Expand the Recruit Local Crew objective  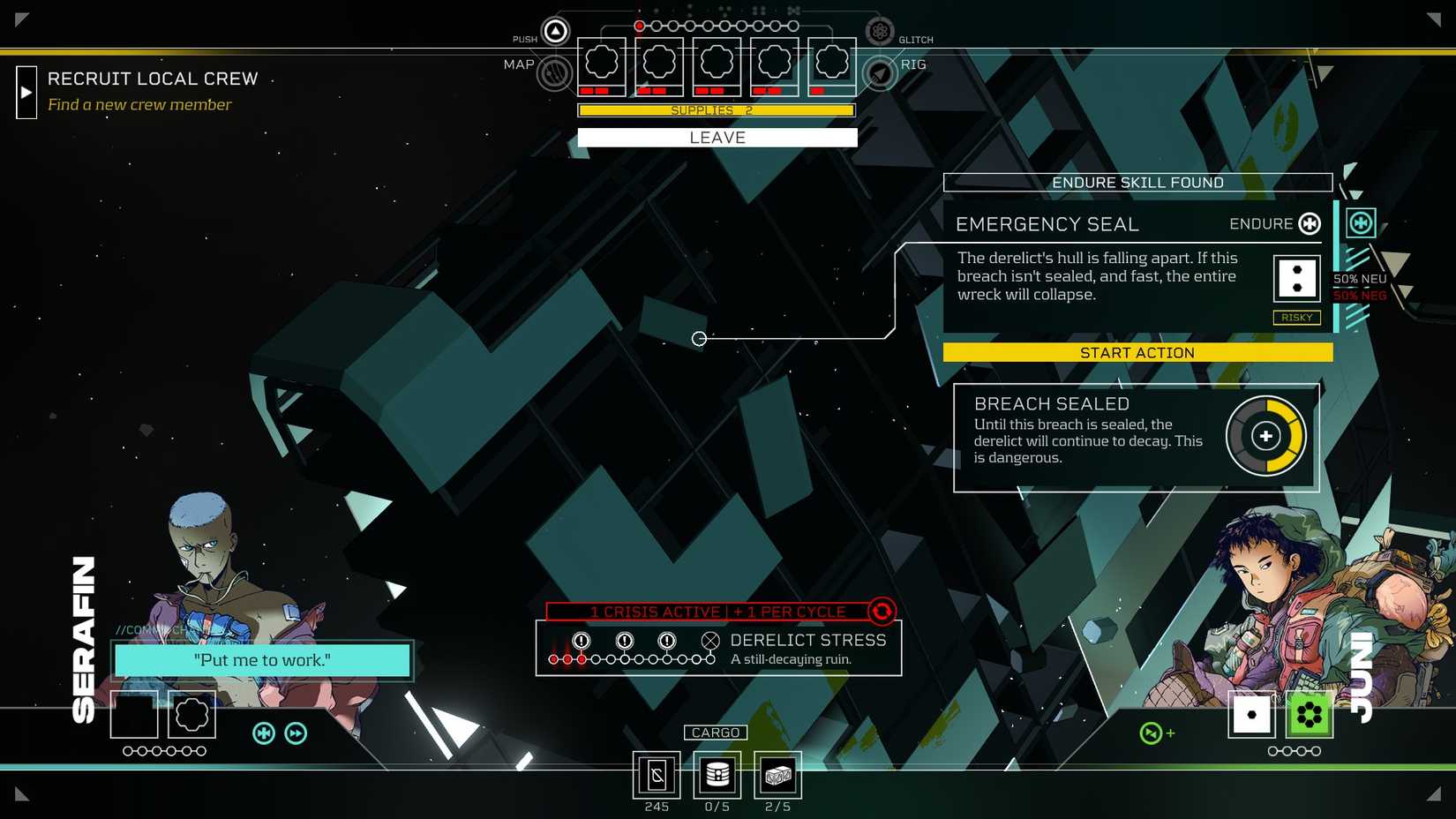click(26, 92)
